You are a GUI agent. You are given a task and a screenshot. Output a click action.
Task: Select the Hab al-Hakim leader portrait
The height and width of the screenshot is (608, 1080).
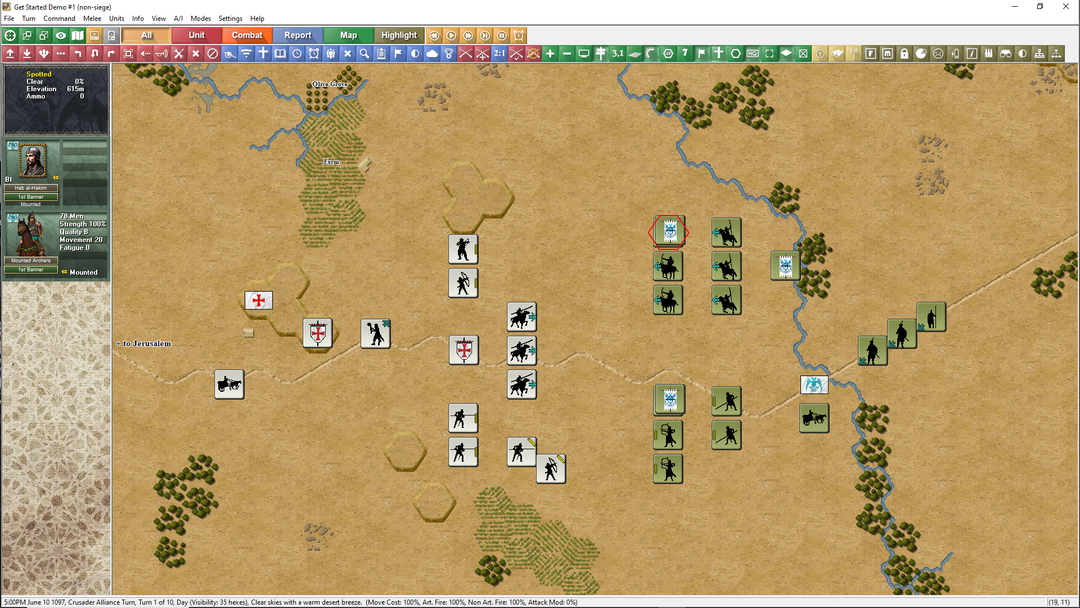[32, 161]
